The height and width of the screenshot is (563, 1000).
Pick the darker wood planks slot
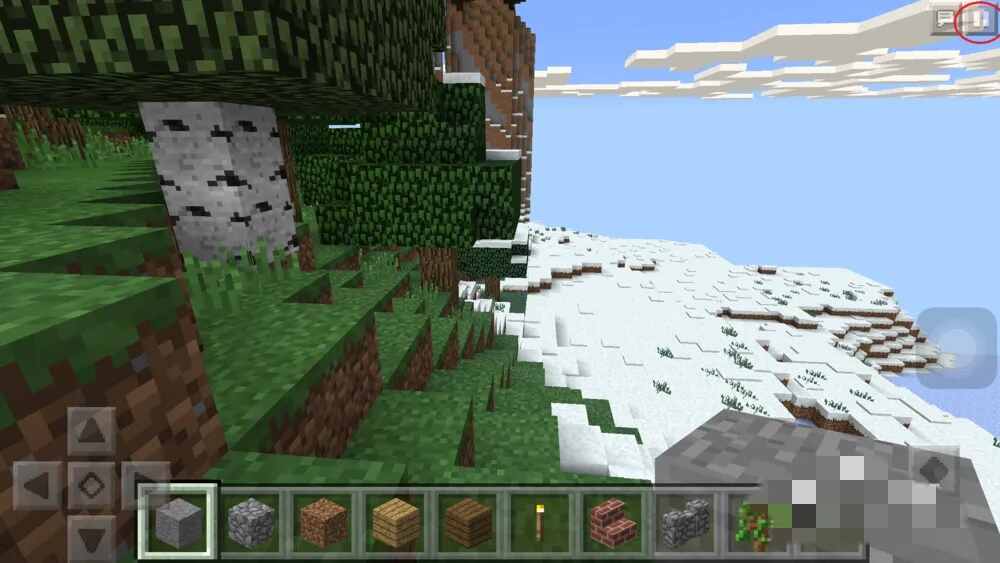(466, 521)
